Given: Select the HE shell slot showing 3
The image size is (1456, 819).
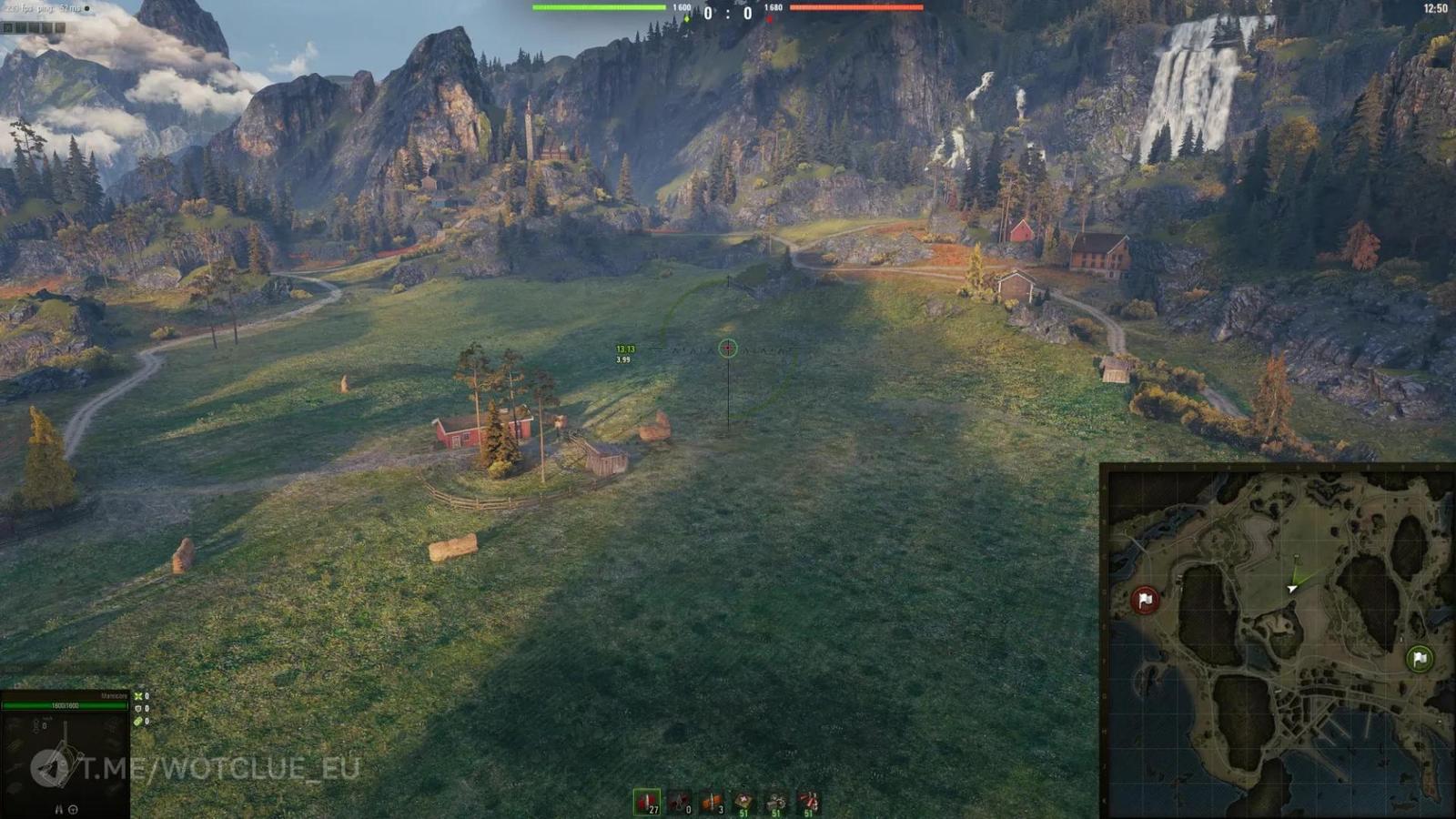Looking at the screenshot, I should point(713,799).
